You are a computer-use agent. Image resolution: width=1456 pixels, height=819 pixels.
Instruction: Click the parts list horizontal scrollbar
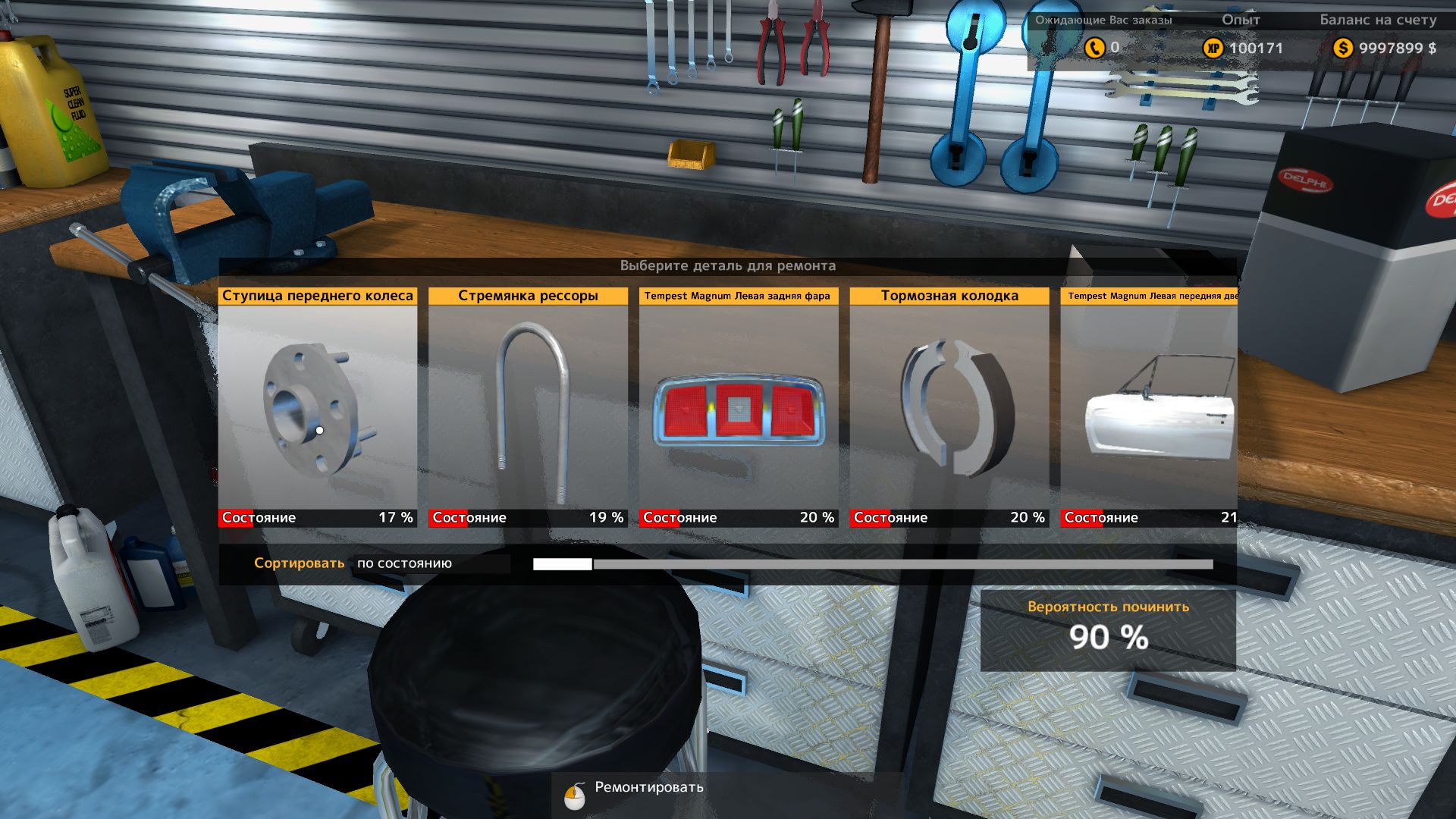coord(872,564)
